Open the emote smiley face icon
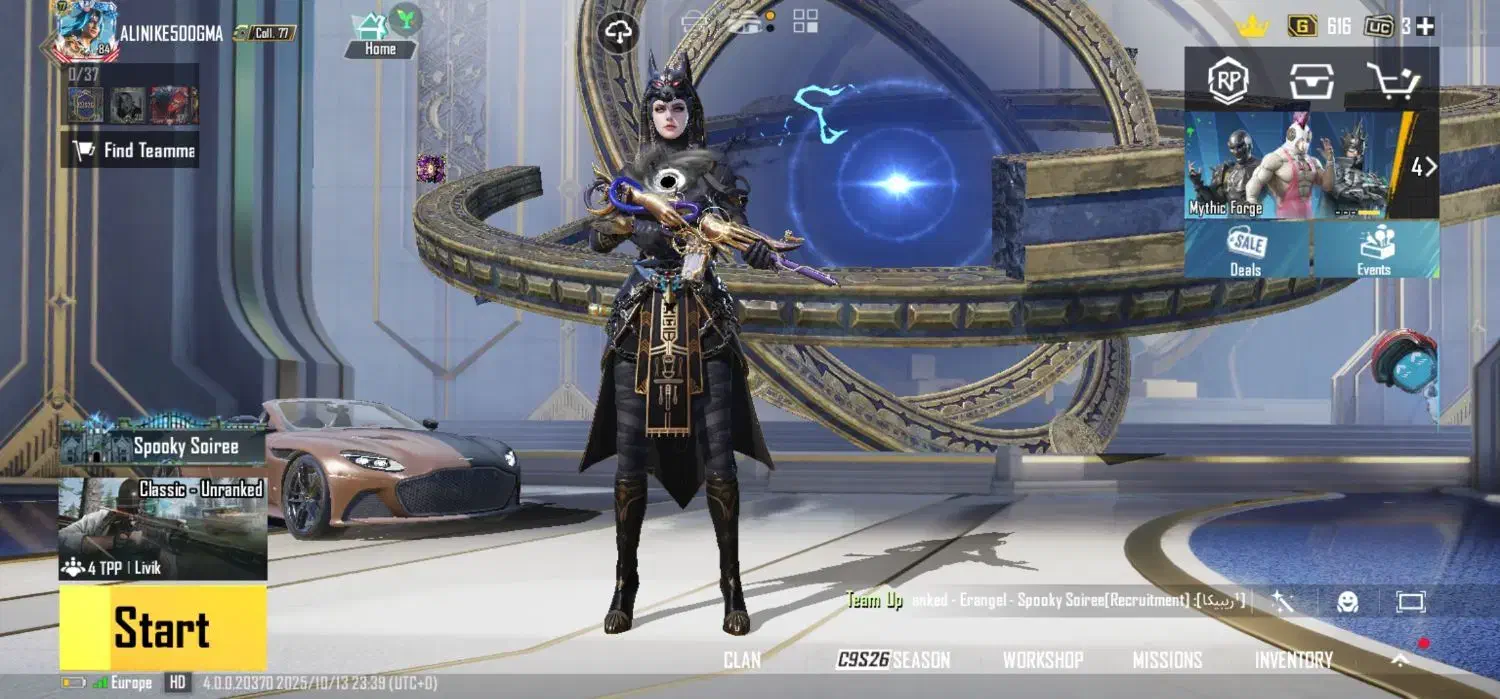Viewport: 1500px width, 699px height. 1347,601
